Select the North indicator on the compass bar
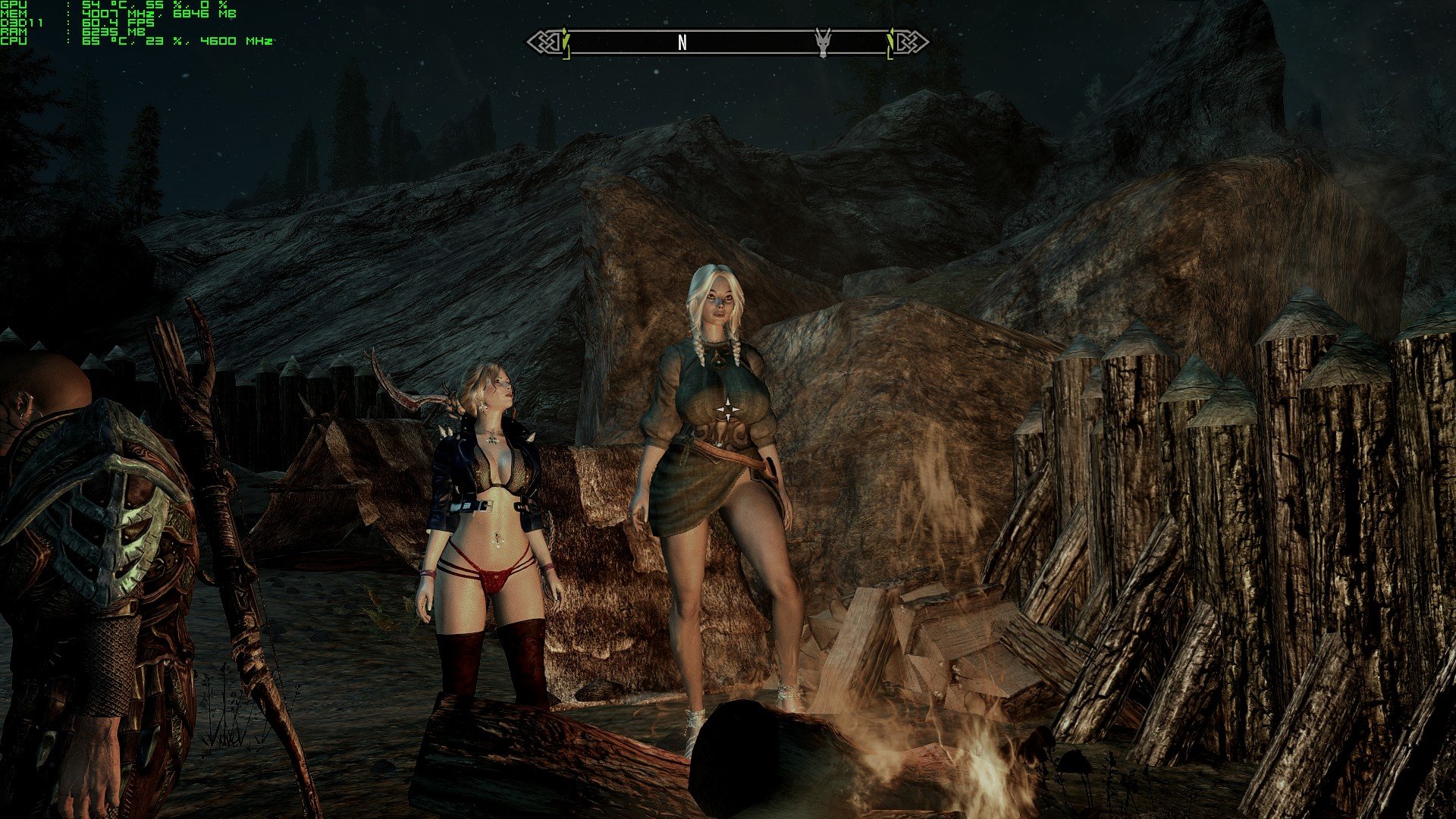Viewport: 1456px width, 819px height. pyautogui.click(x=682, y=43)
